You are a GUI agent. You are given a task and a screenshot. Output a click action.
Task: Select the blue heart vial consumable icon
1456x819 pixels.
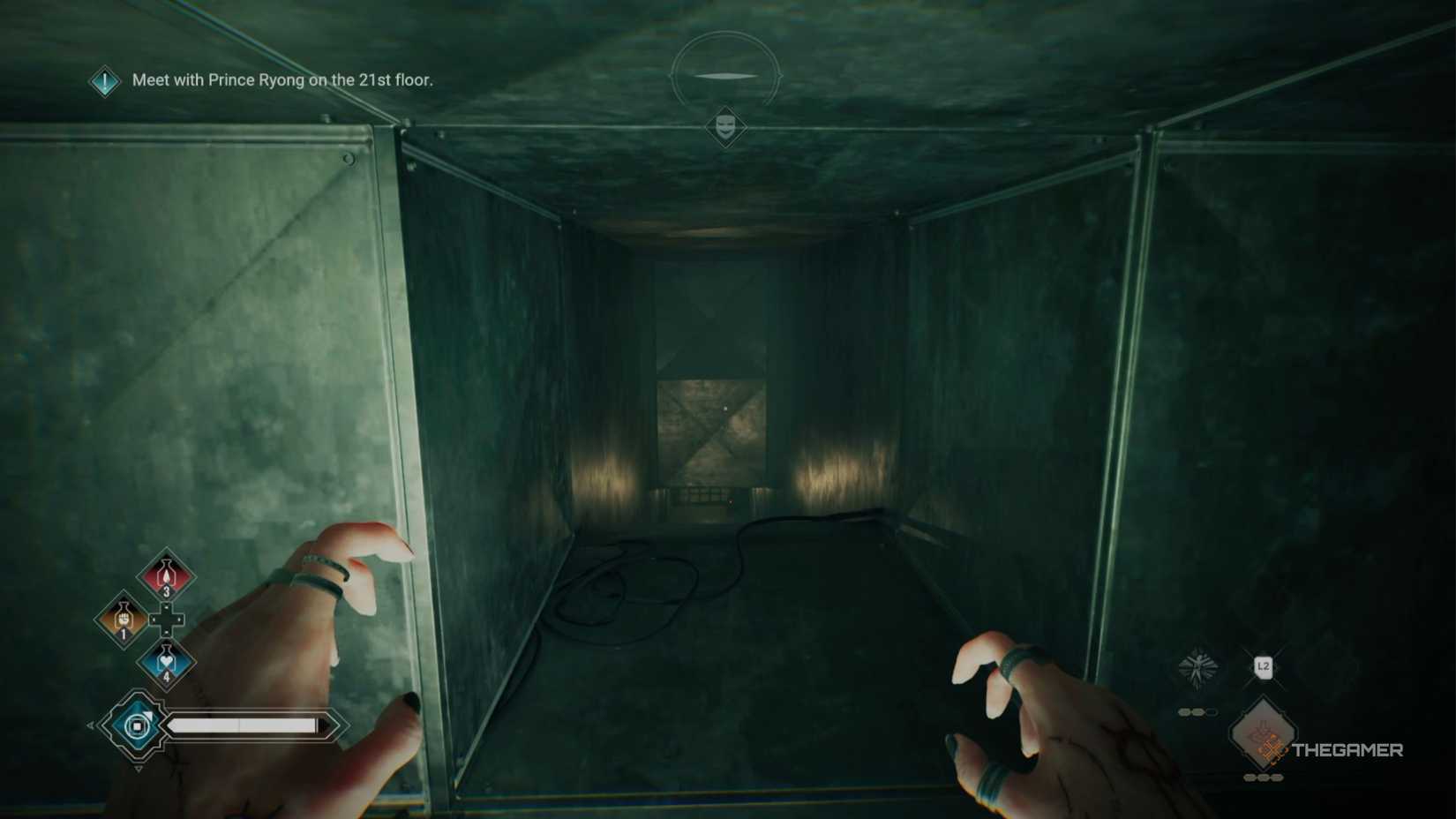tap(167, 662)
